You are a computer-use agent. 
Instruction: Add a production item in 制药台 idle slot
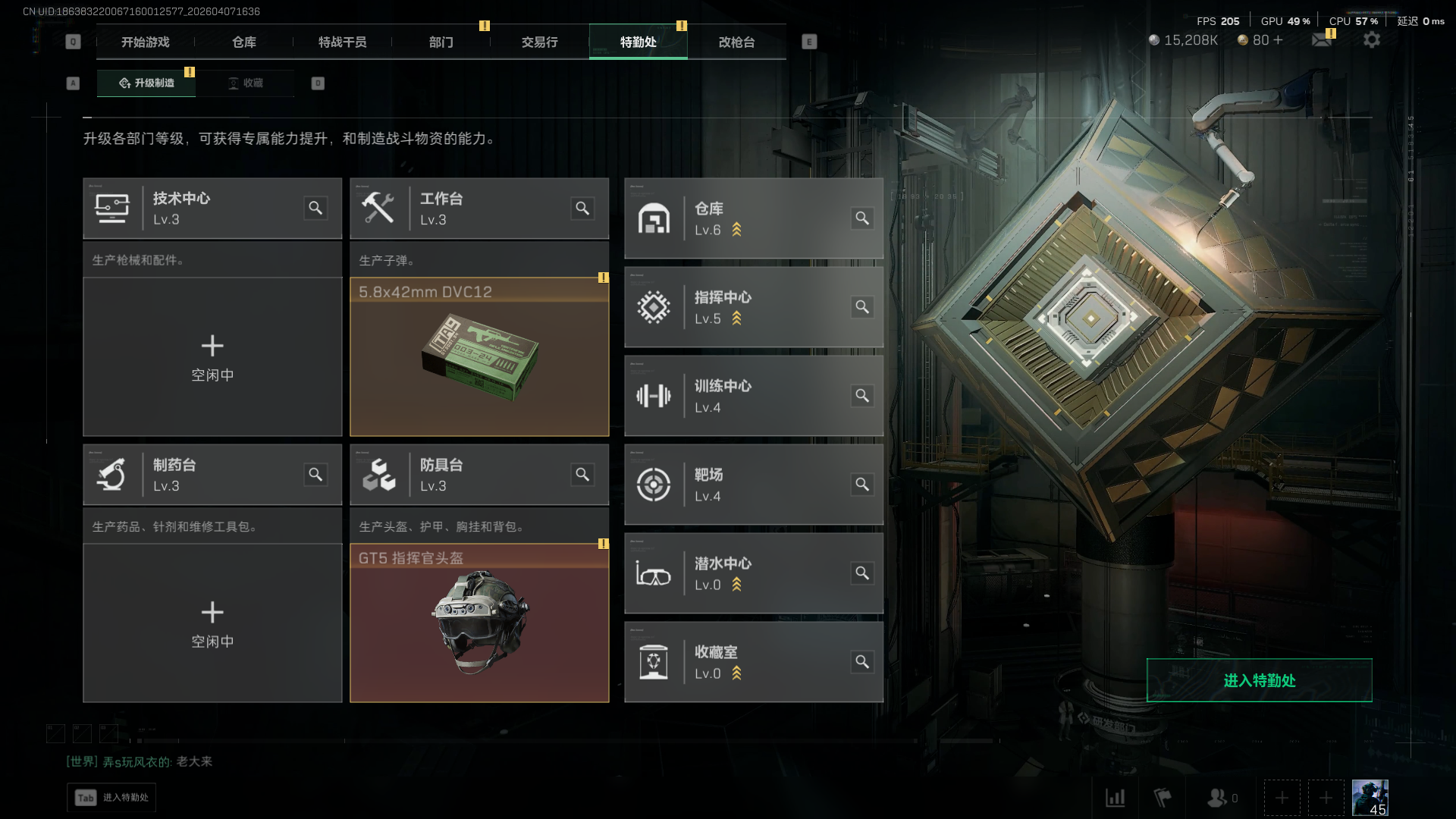[212, 623]
